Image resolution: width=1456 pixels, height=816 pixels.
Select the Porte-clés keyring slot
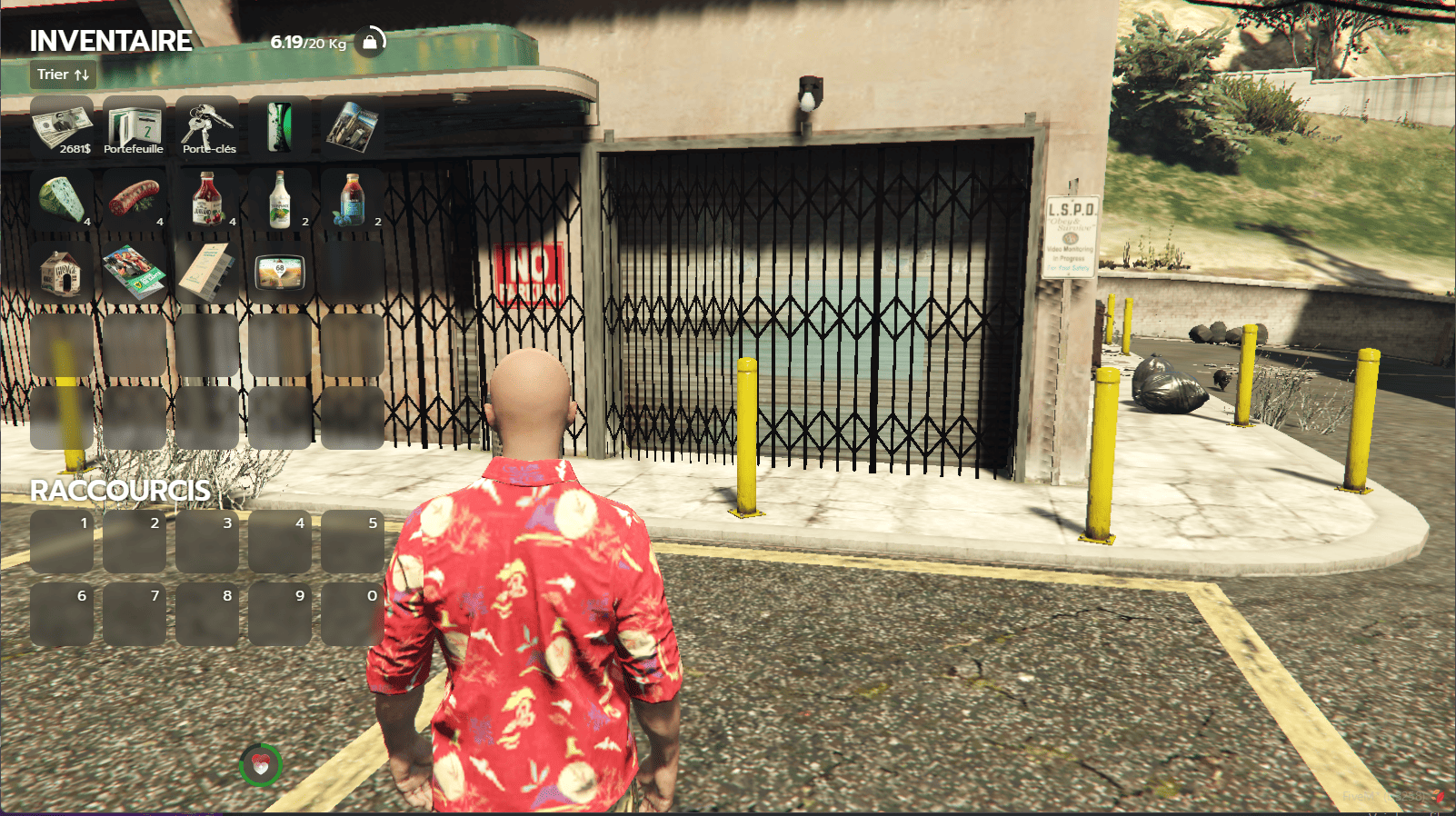(x=207, y=127)
